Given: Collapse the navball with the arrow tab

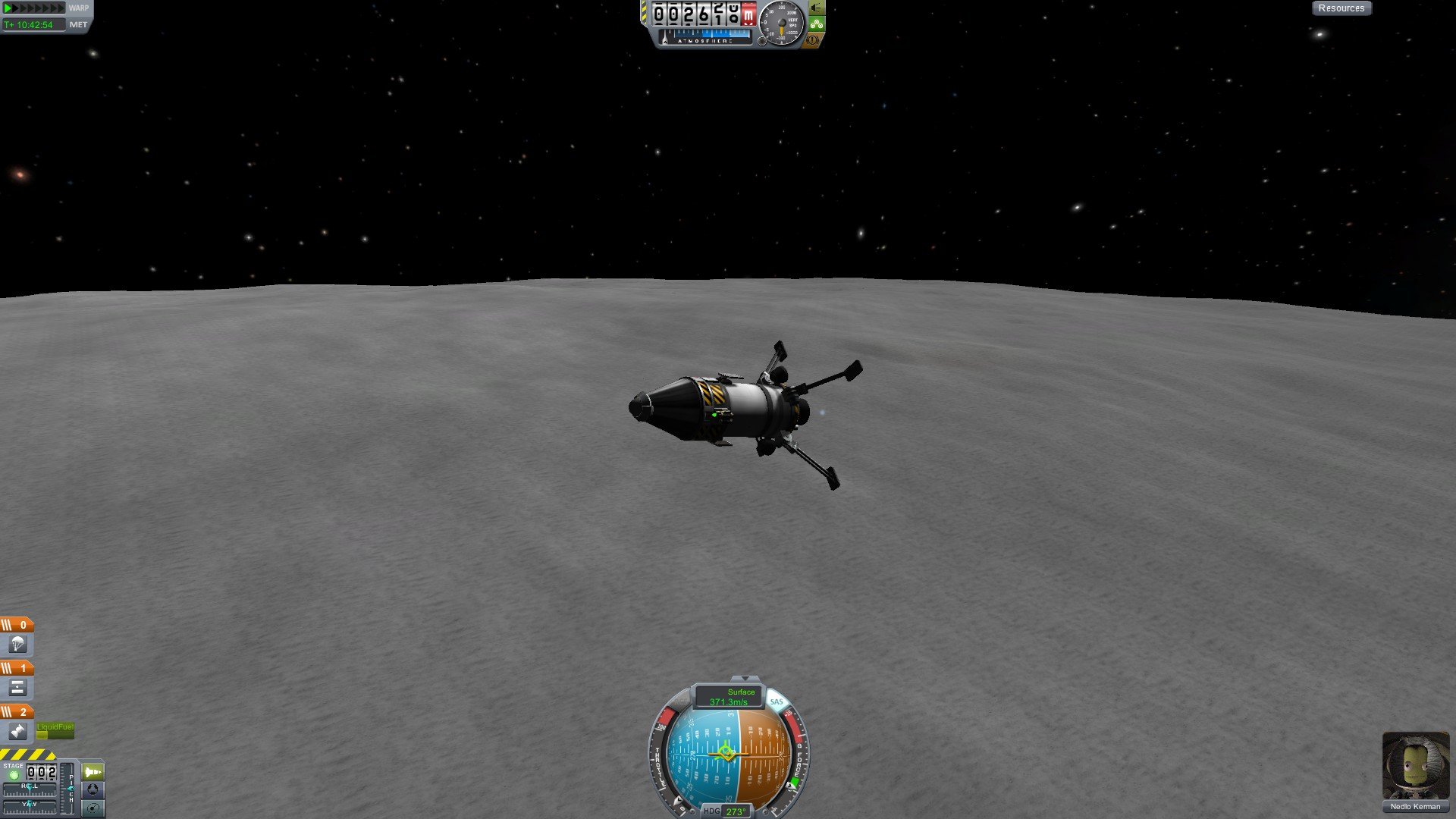Looking at the screenshot, I should coord(745,678).
